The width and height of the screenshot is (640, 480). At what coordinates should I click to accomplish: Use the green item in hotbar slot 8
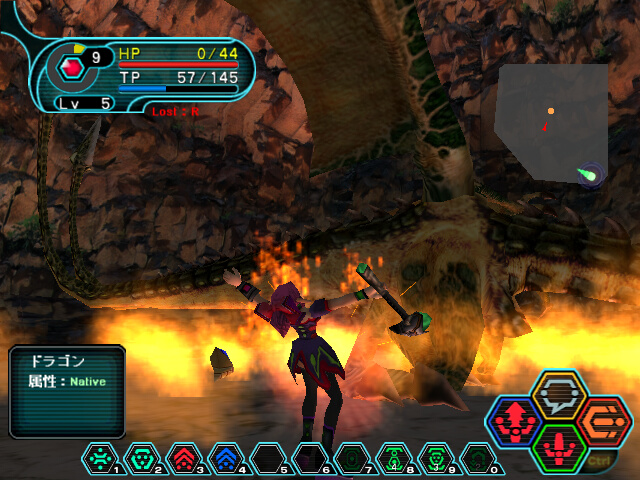pos(394,458)
